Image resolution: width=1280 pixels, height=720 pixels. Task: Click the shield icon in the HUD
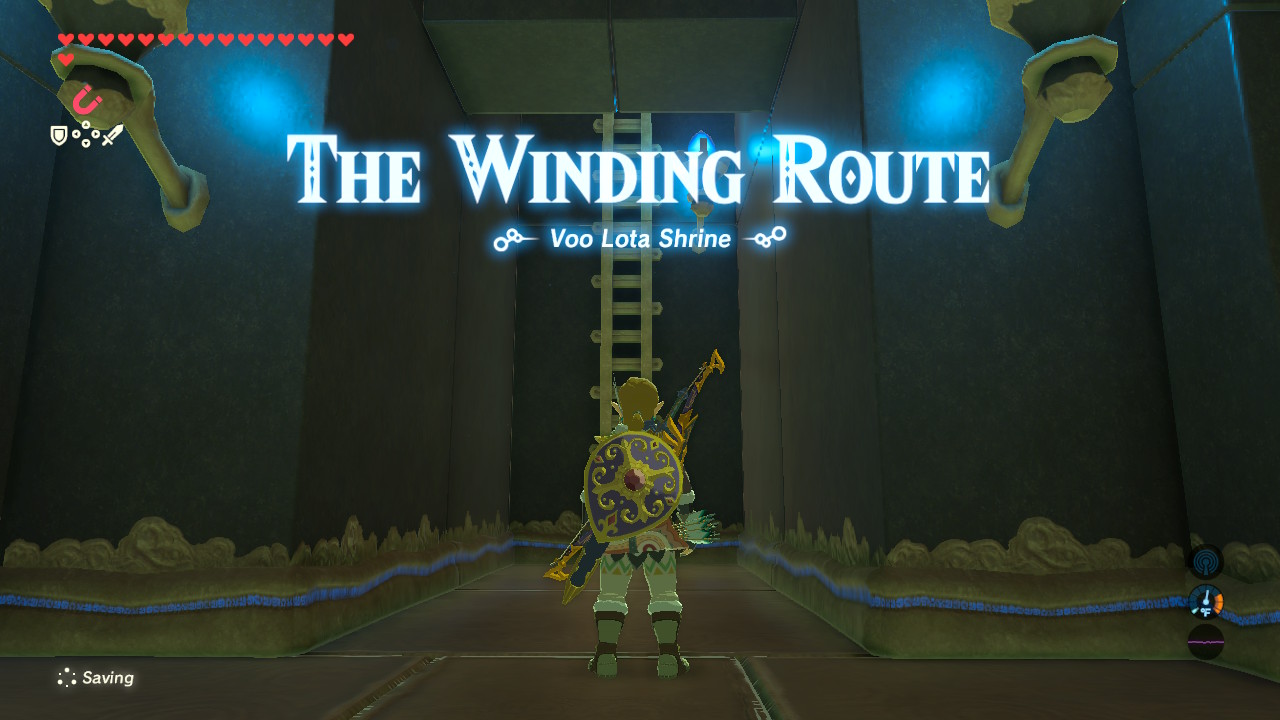pos(59,135)
